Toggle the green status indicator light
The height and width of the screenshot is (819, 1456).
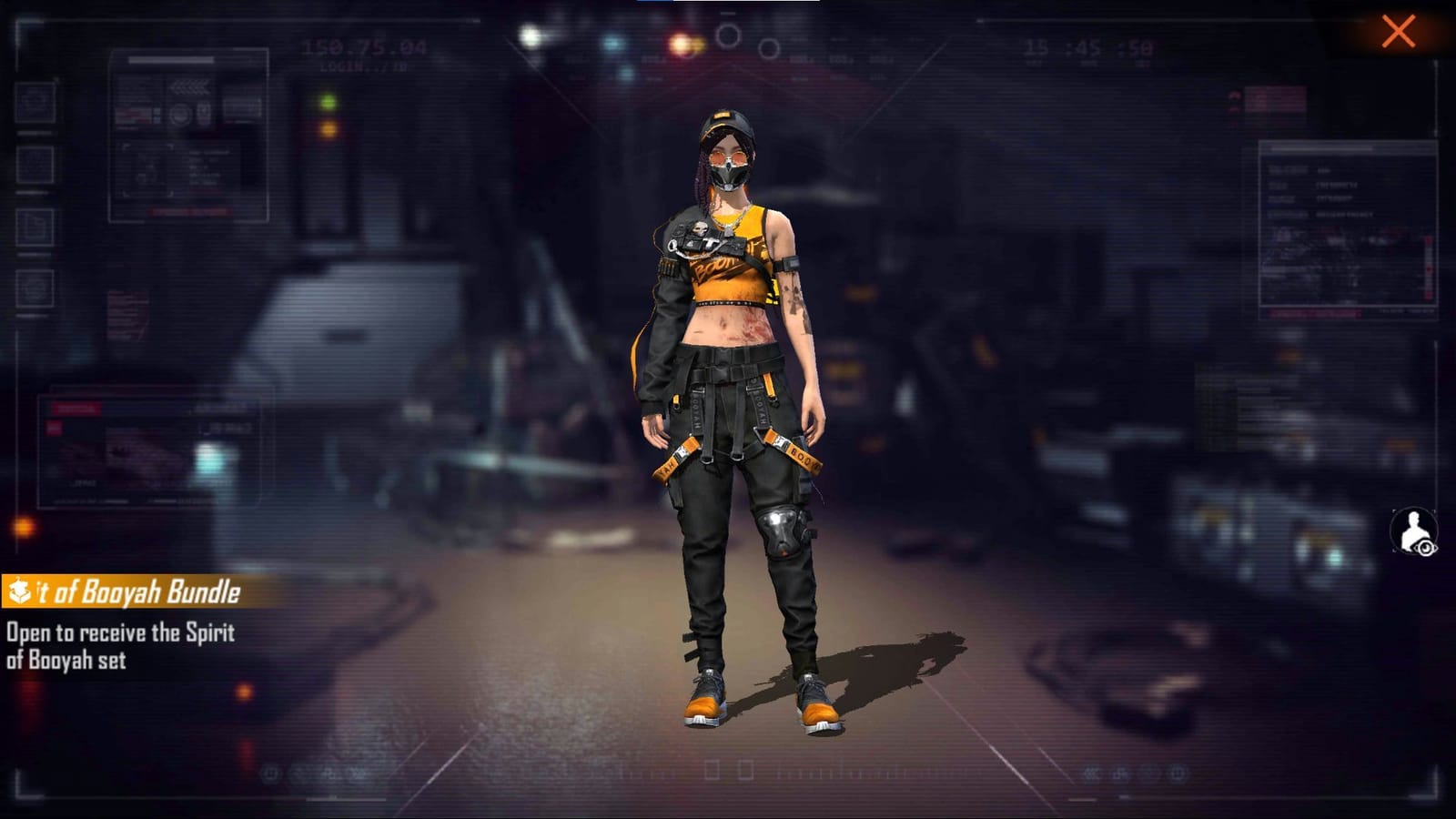point(326,99)
